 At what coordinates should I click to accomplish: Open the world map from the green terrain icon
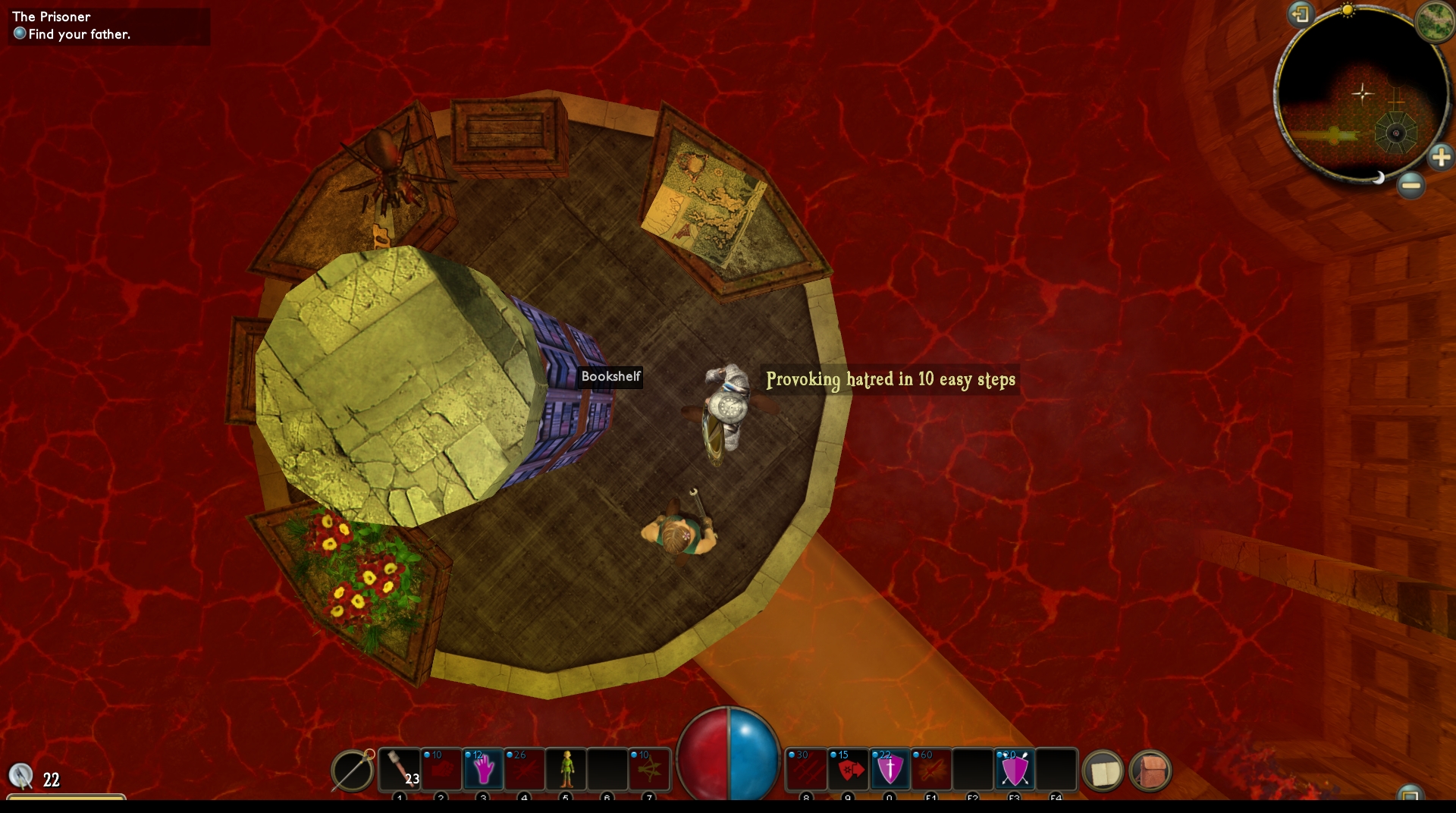pyautogui.click(x=1434, y=20)
